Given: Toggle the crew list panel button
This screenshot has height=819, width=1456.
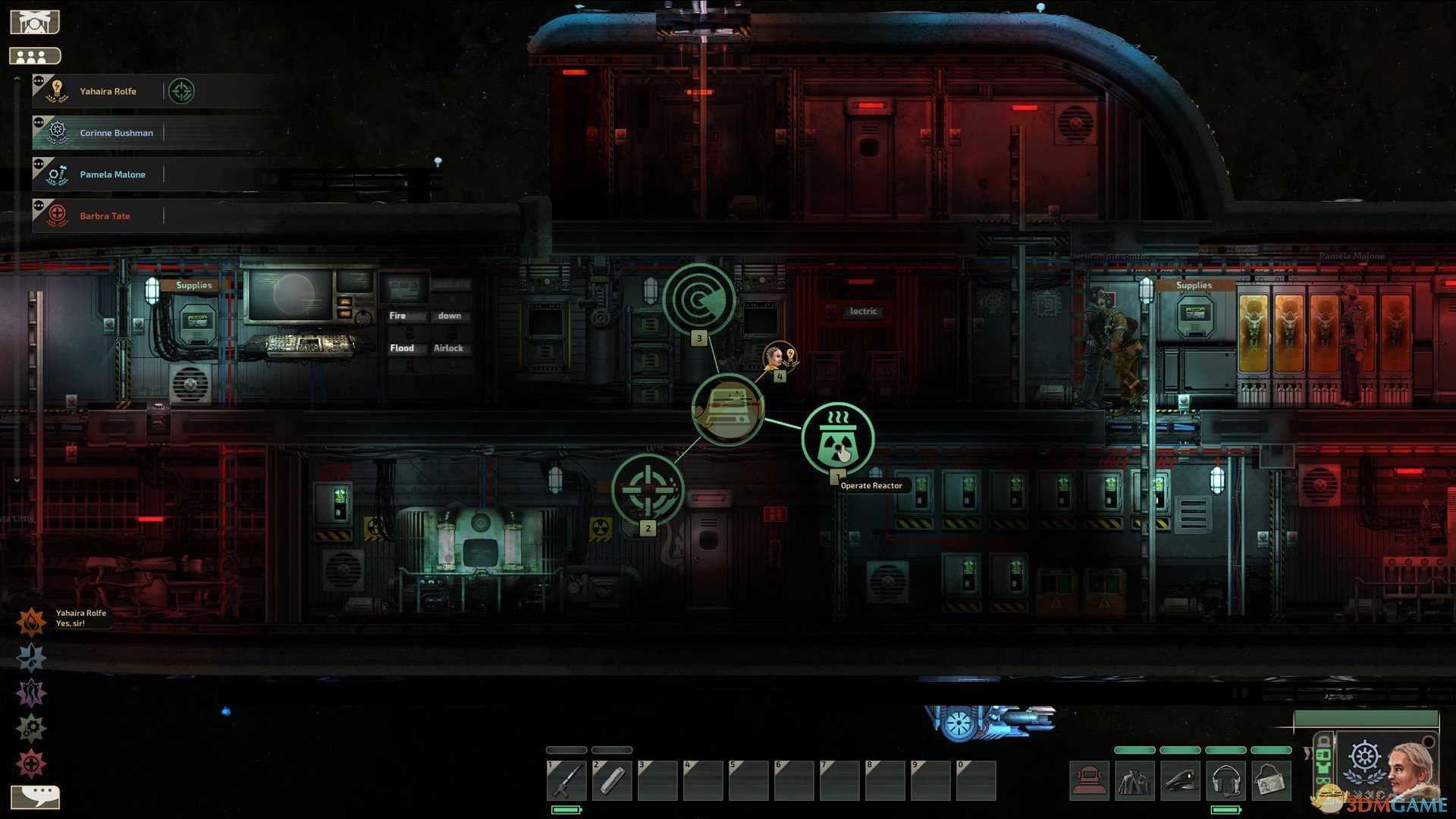Looking at the screenshot, I should coord(35,56).
